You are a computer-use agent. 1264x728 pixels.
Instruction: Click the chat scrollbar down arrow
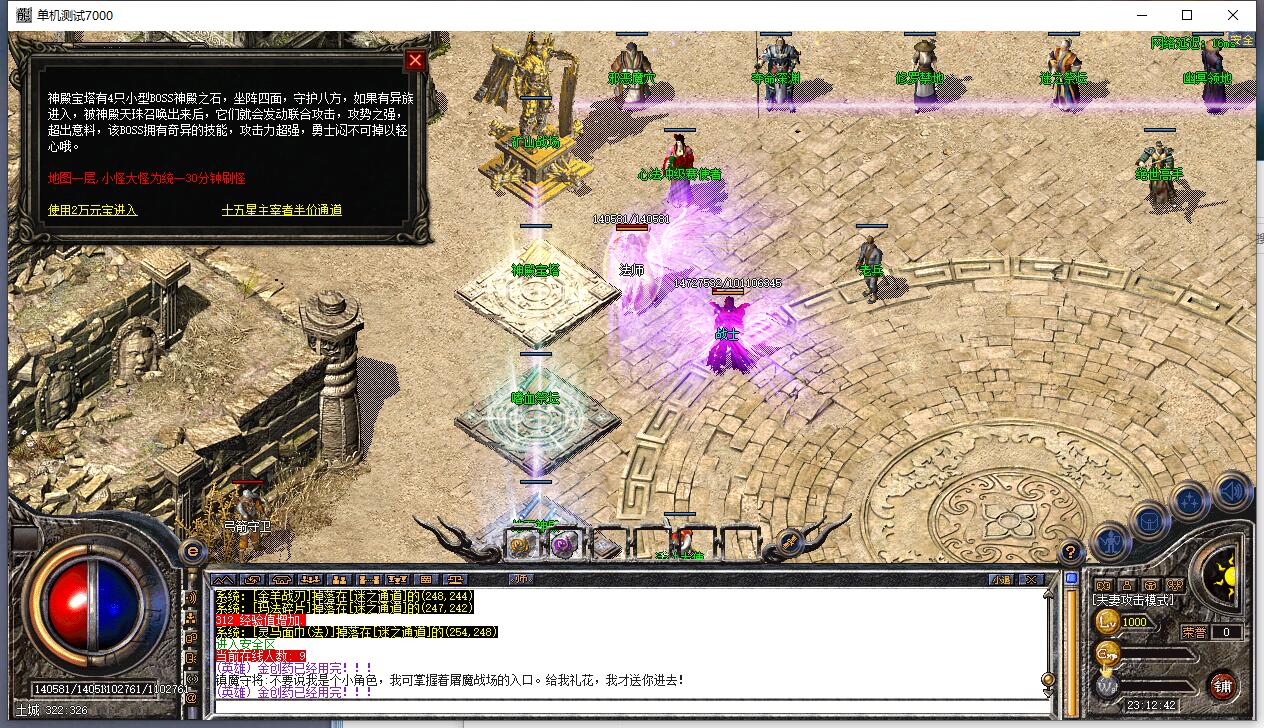tap(1048, 692)
